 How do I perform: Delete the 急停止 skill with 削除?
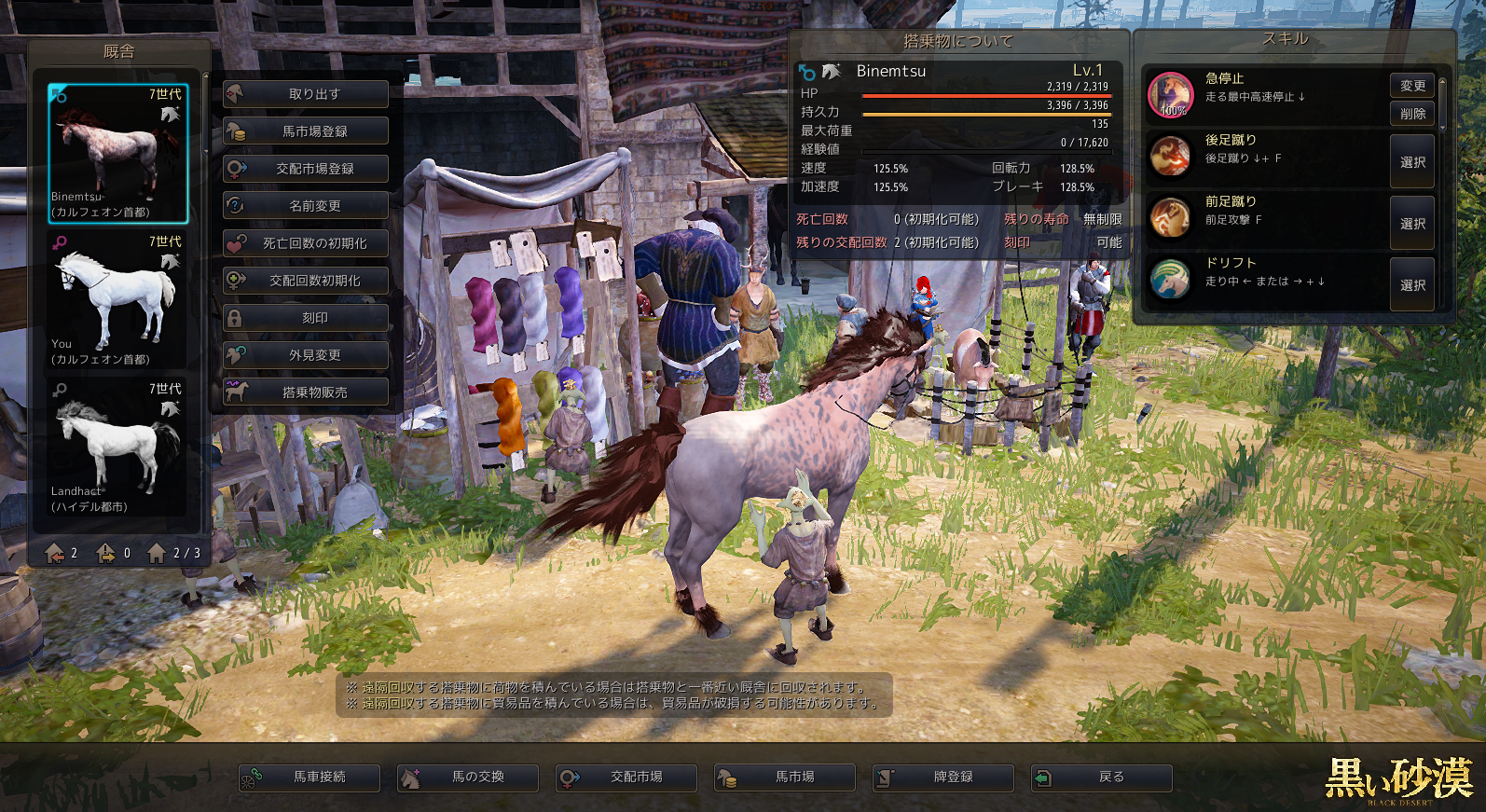point(1412,114)
